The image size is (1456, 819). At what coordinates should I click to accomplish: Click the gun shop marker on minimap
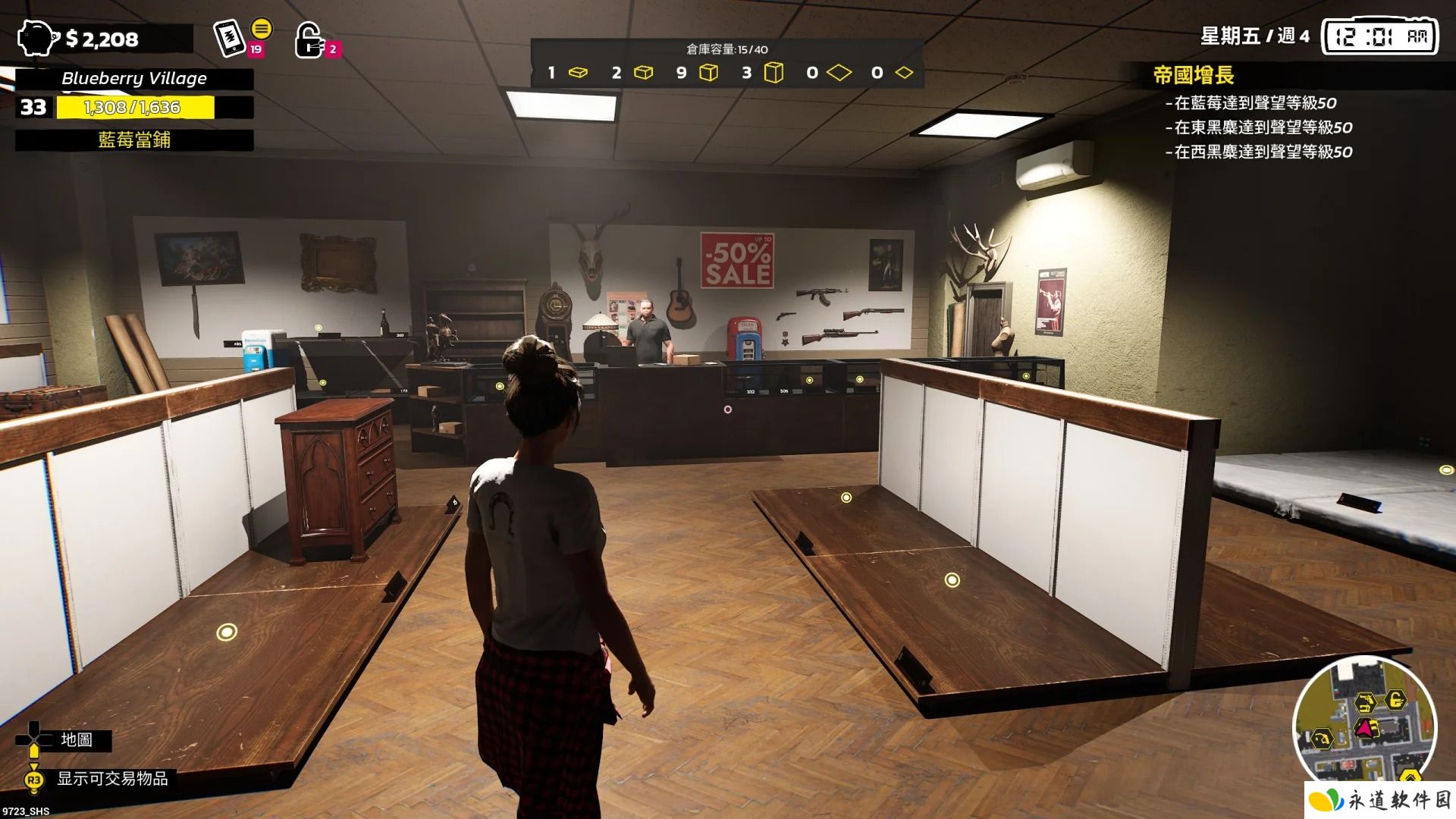coord(1363,701)
